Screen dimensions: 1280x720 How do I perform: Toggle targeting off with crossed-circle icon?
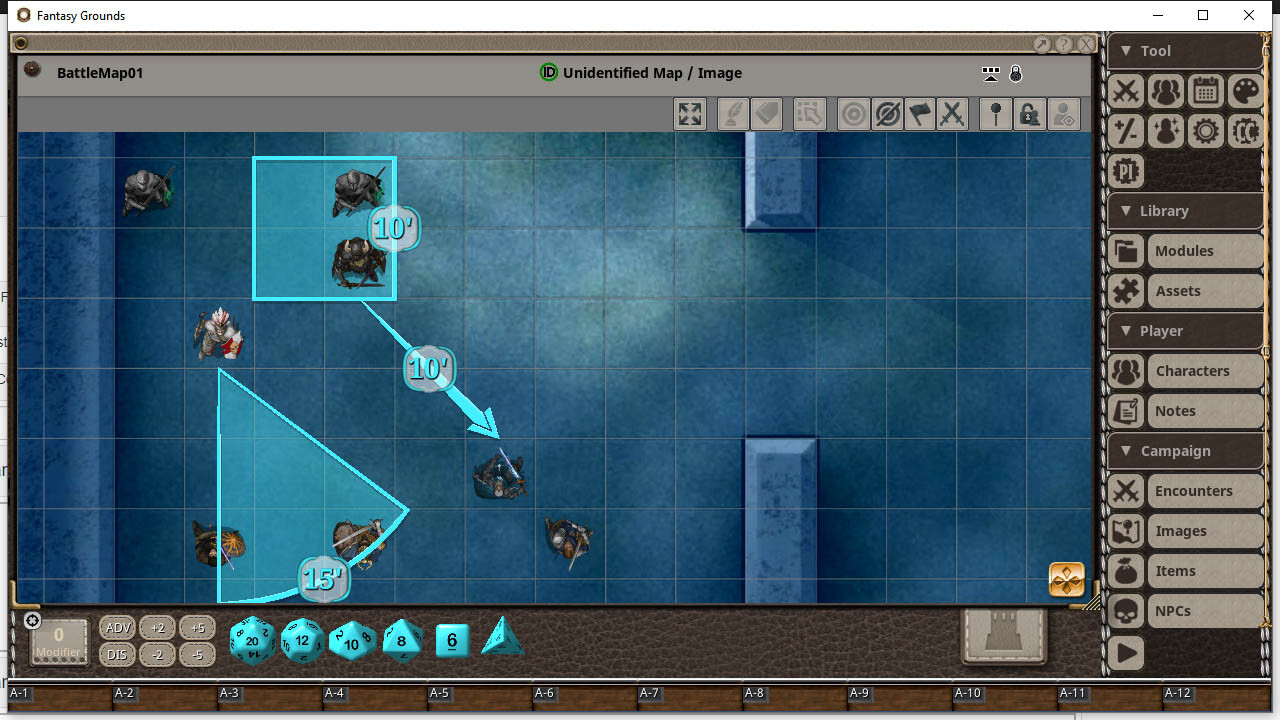coord(886,113)
